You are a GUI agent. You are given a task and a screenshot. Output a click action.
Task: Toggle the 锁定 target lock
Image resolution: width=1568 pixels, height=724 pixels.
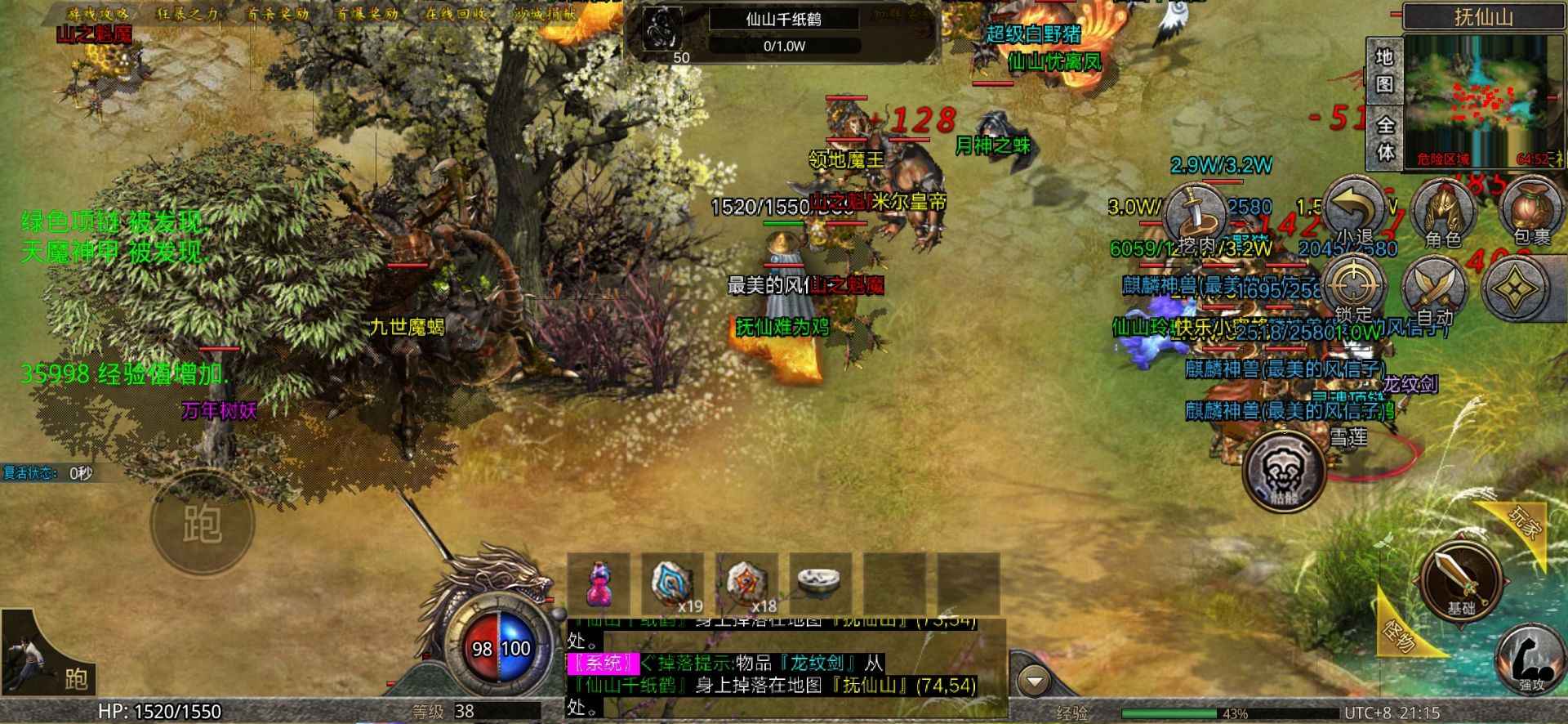(x=1353, y=288)
